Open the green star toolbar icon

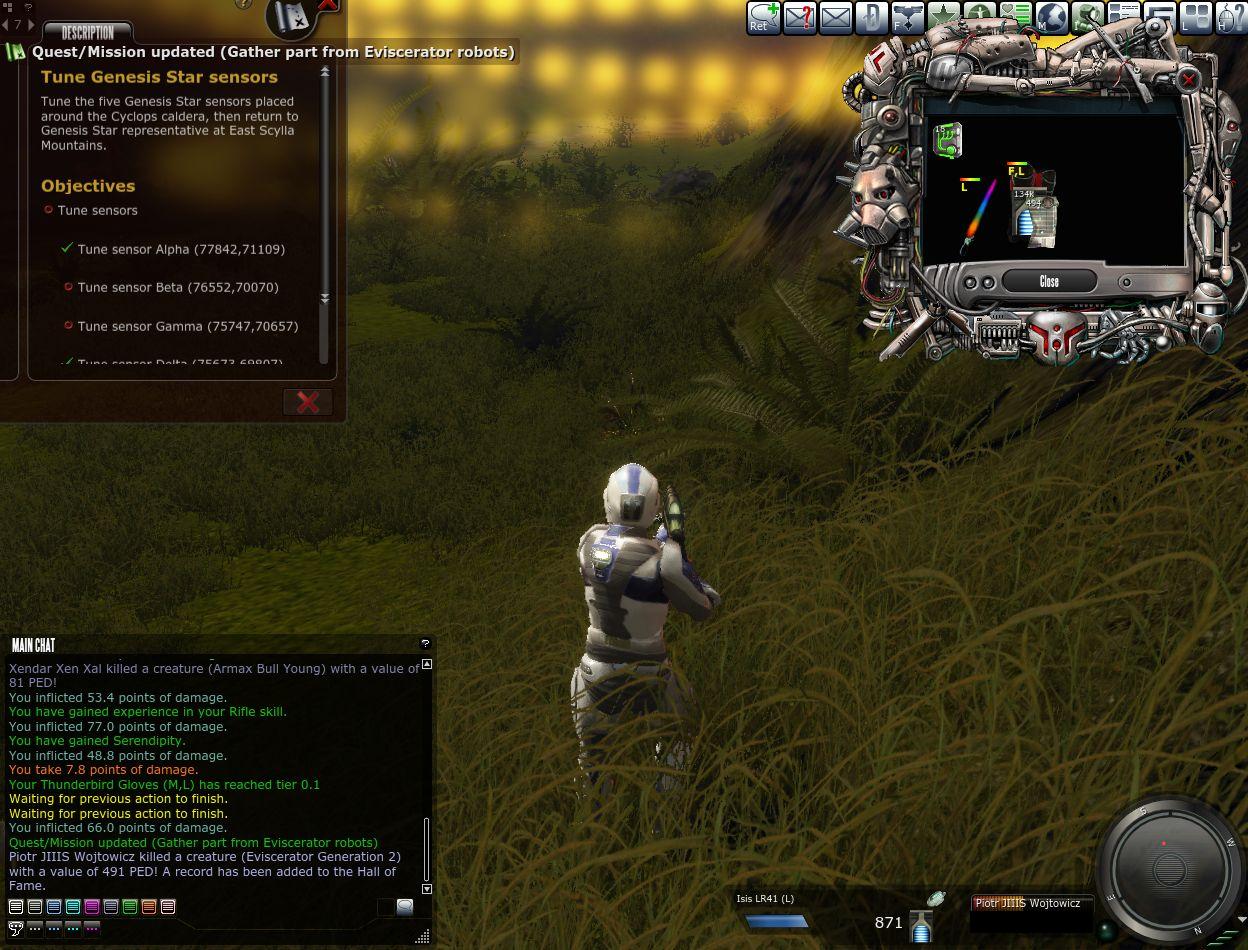(x=944, y=18)
